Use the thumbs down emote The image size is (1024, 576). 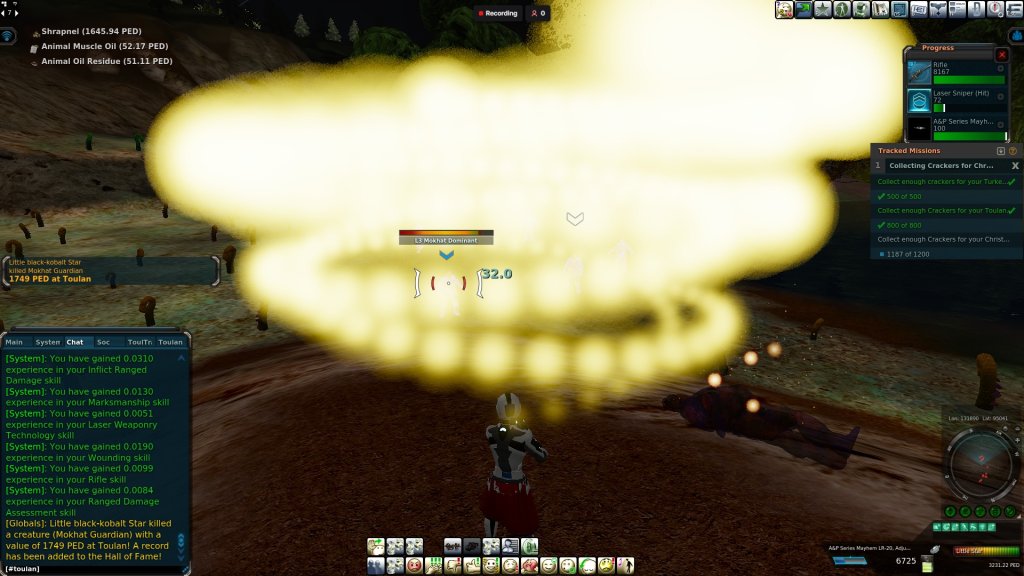[x=453, y=566]
